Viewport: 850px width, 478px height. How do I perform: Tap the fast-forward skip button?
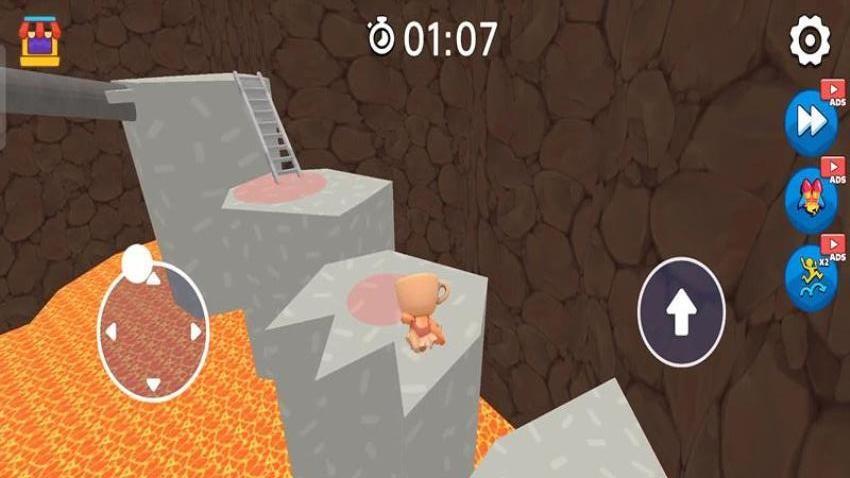coord(810,122)
